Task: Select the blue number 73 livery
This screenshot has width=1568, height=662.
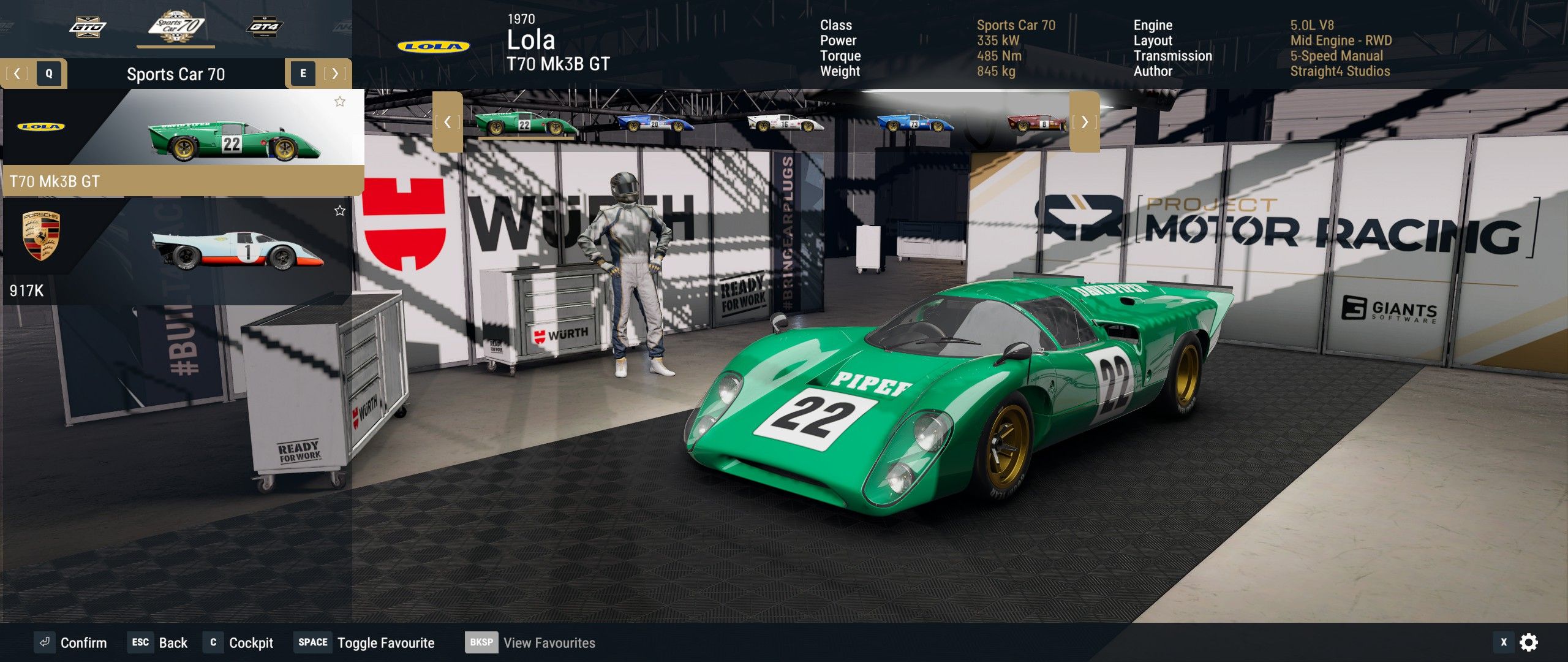Action: 915,123
